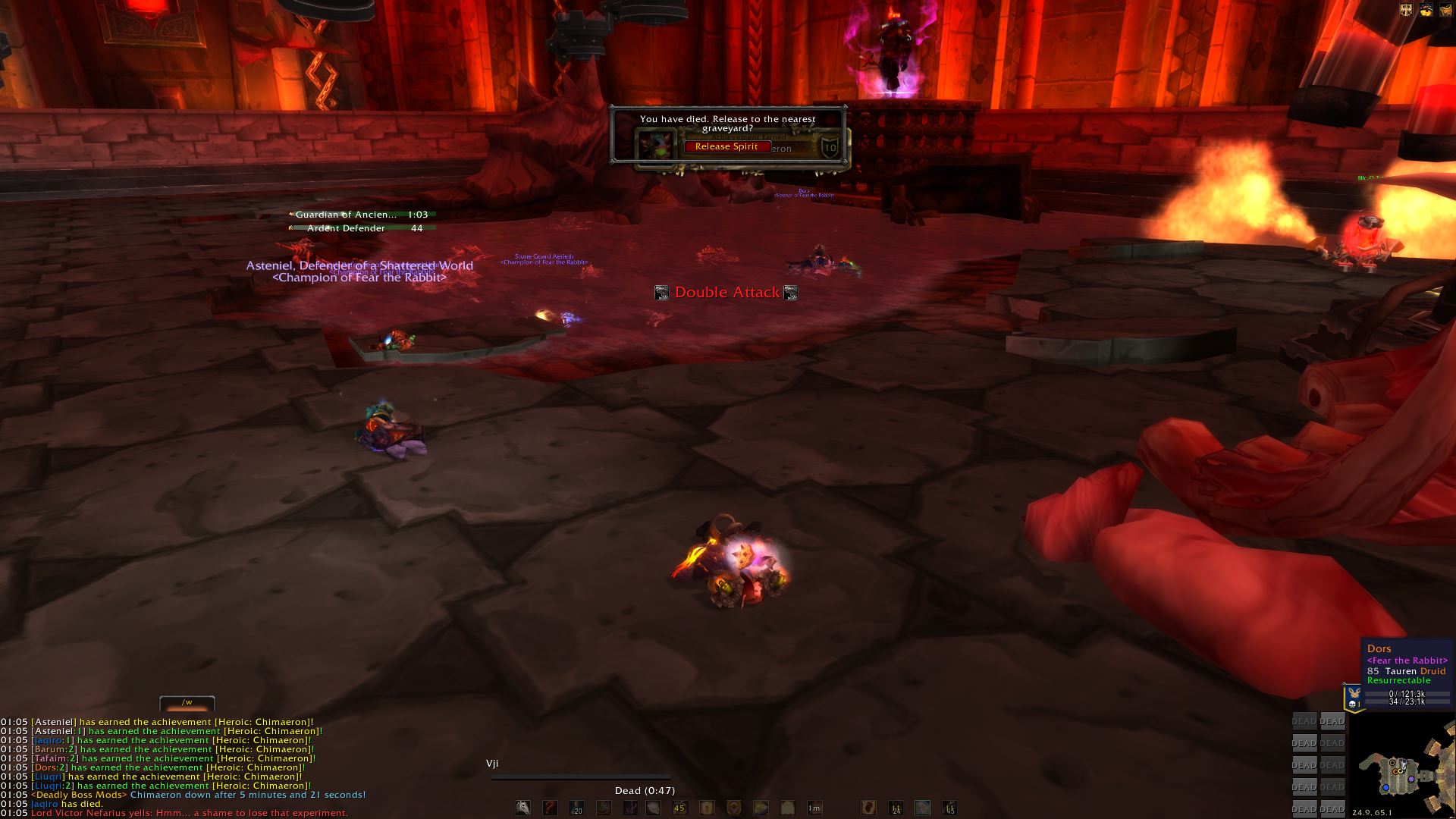Click Liuqri's name in the achievement chat line

click(x=49, y=777)
